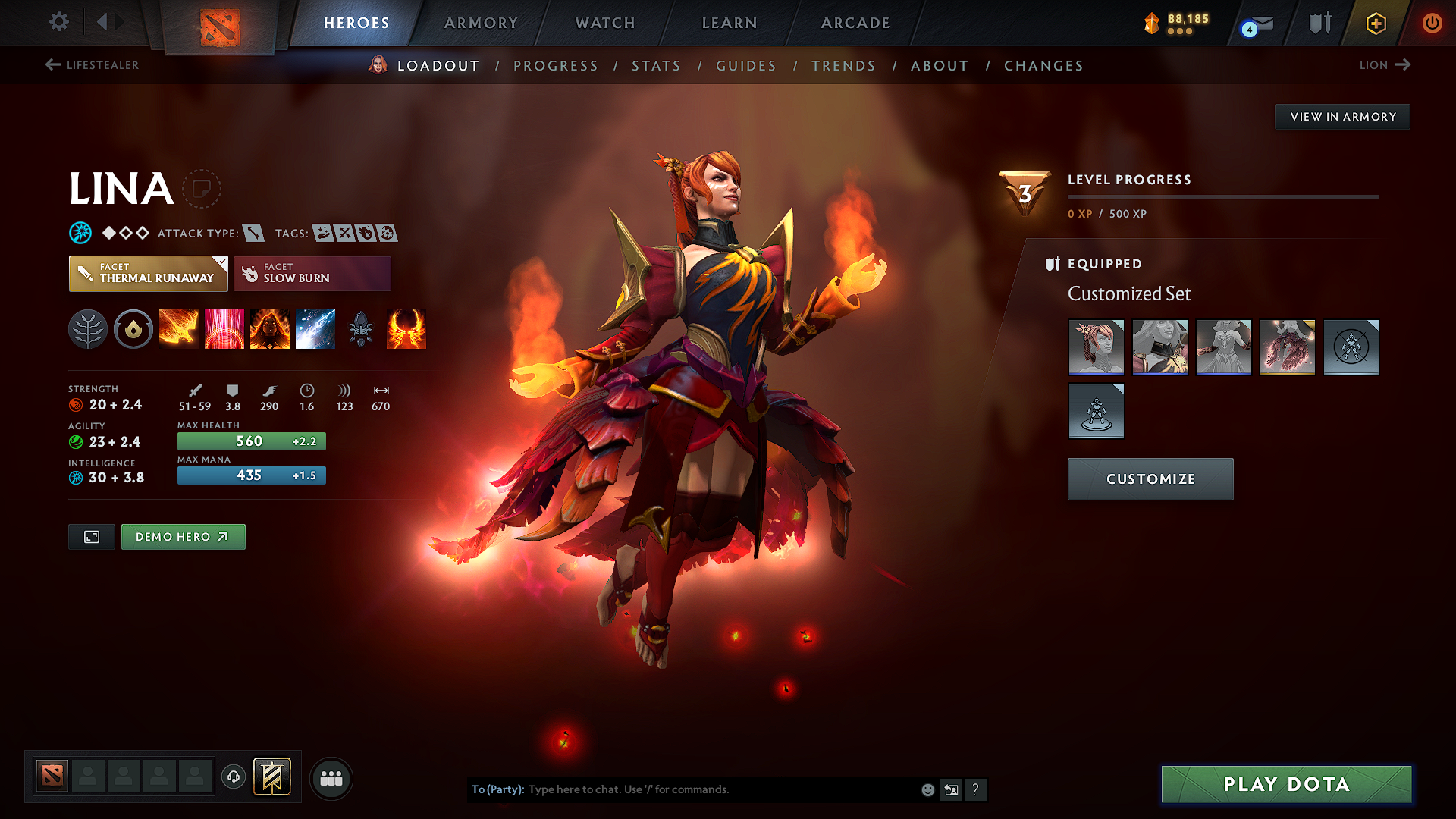This screenshot has width=1456, height=819.
Task: View the Light Strike Array ability
Action: 224,329
